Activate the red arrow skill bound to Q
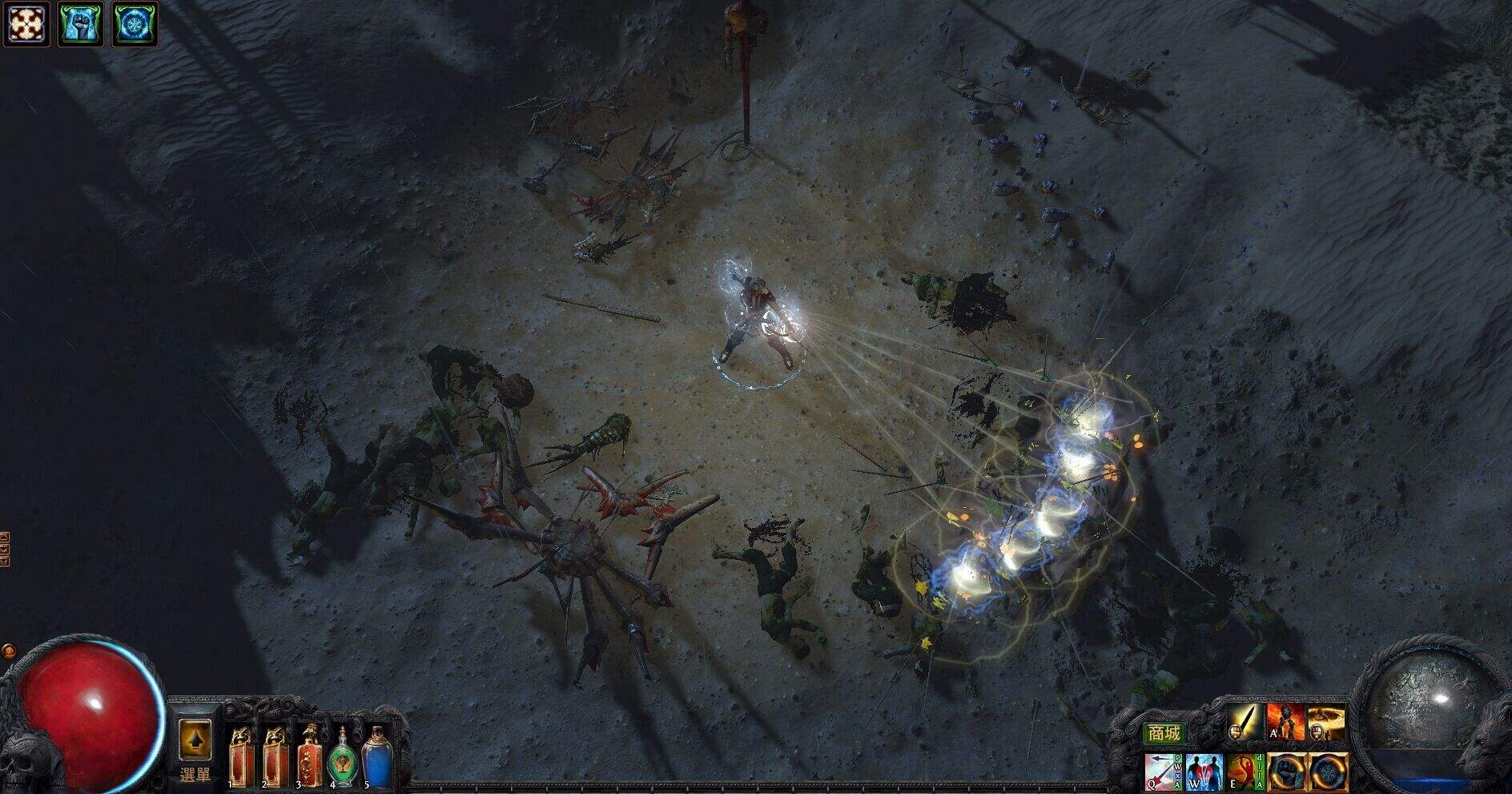 [x=1163, y=772]
